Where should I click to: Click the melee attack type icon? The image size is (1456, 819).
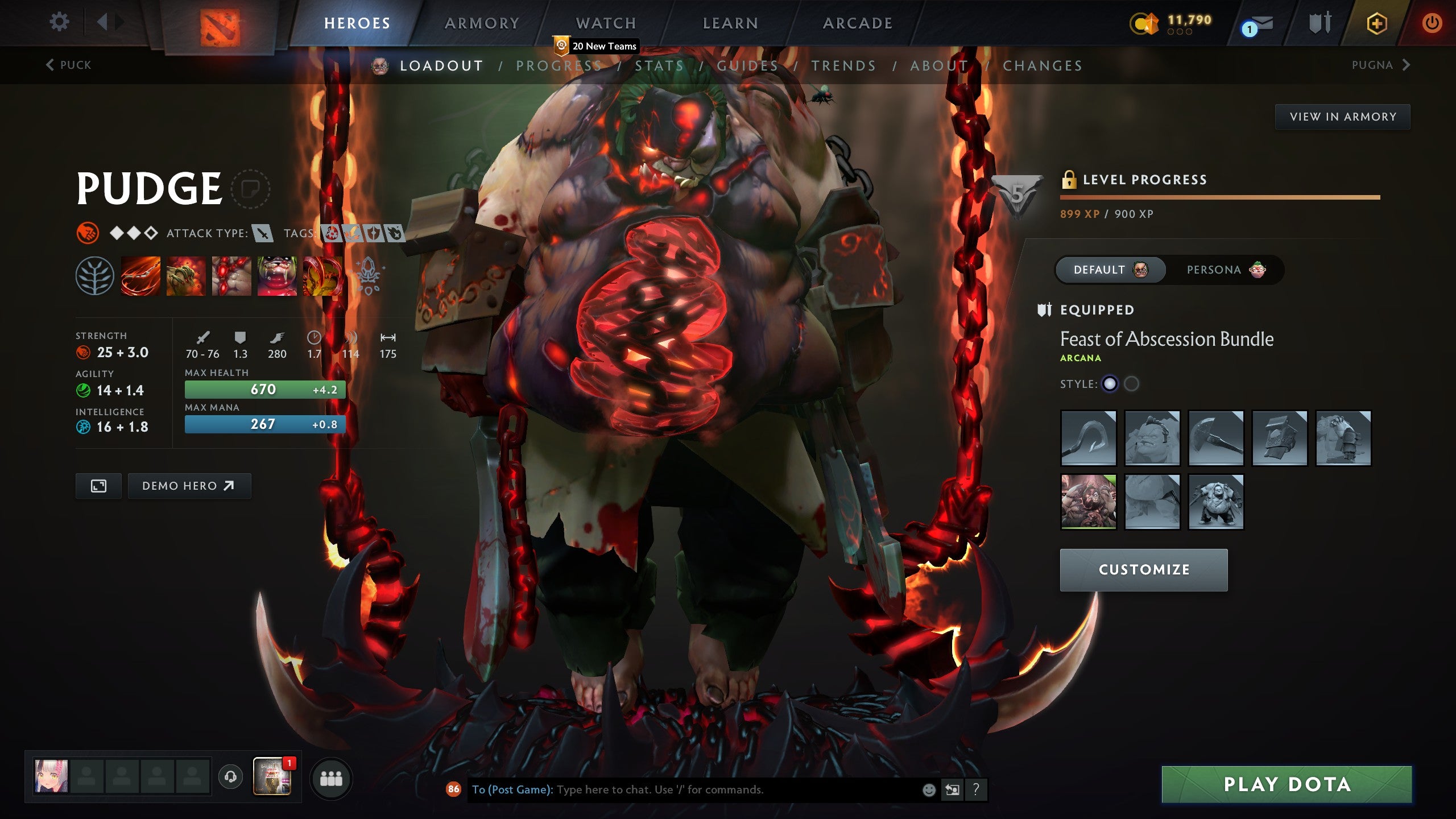(263, 233)
